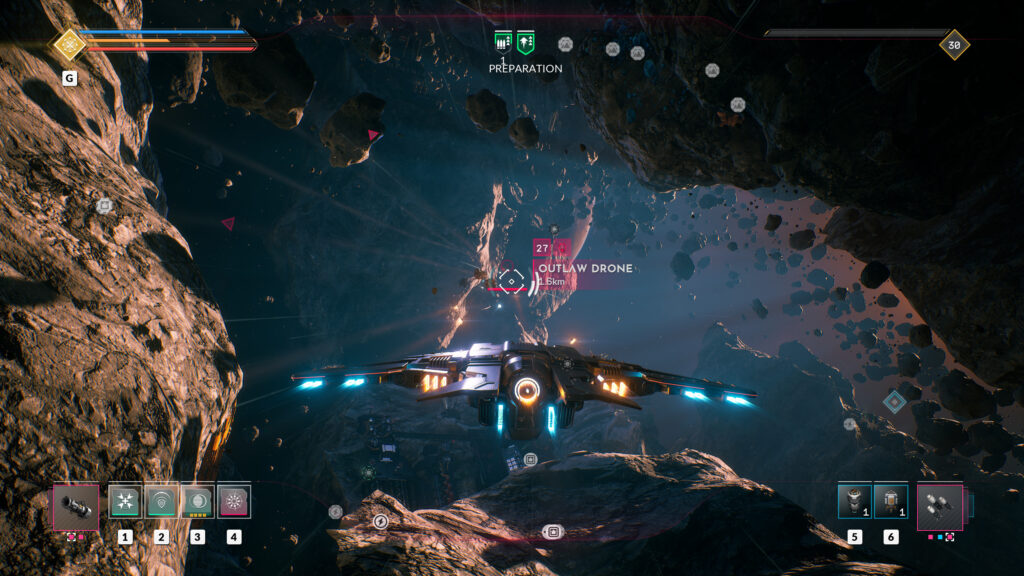Select the secondary missile weapon slot
Viewport: 1024px width, 576px height.
(x=940, y=506)
